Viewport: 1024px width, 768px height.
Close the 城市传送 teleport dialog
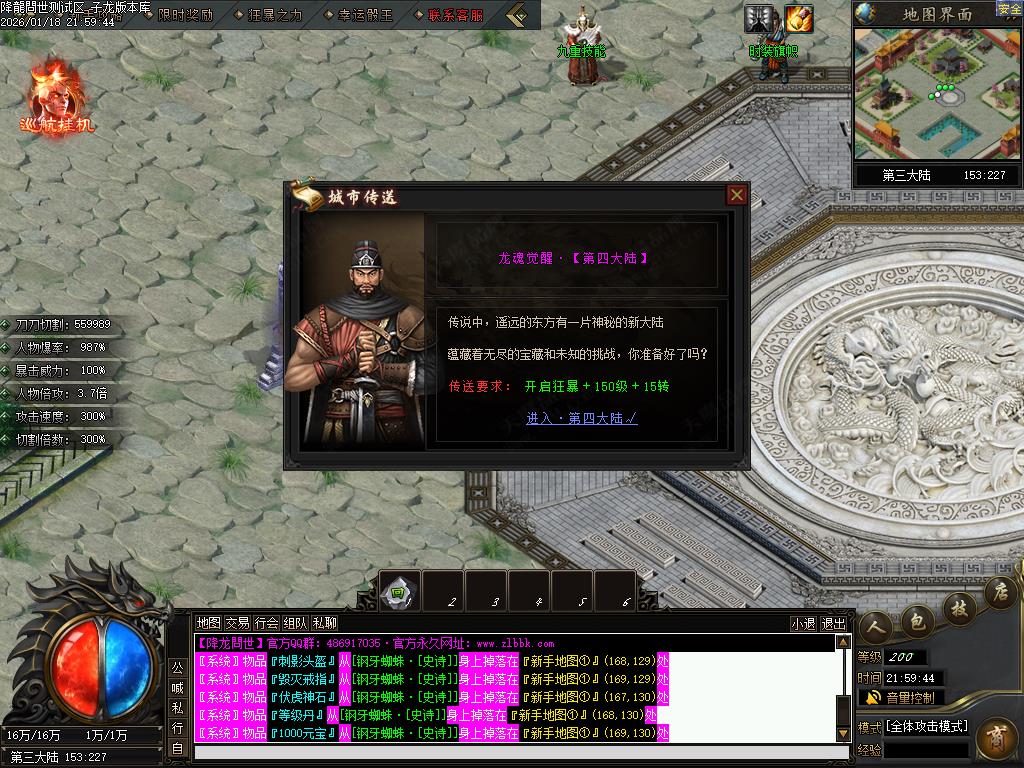[x=737, y=195]
